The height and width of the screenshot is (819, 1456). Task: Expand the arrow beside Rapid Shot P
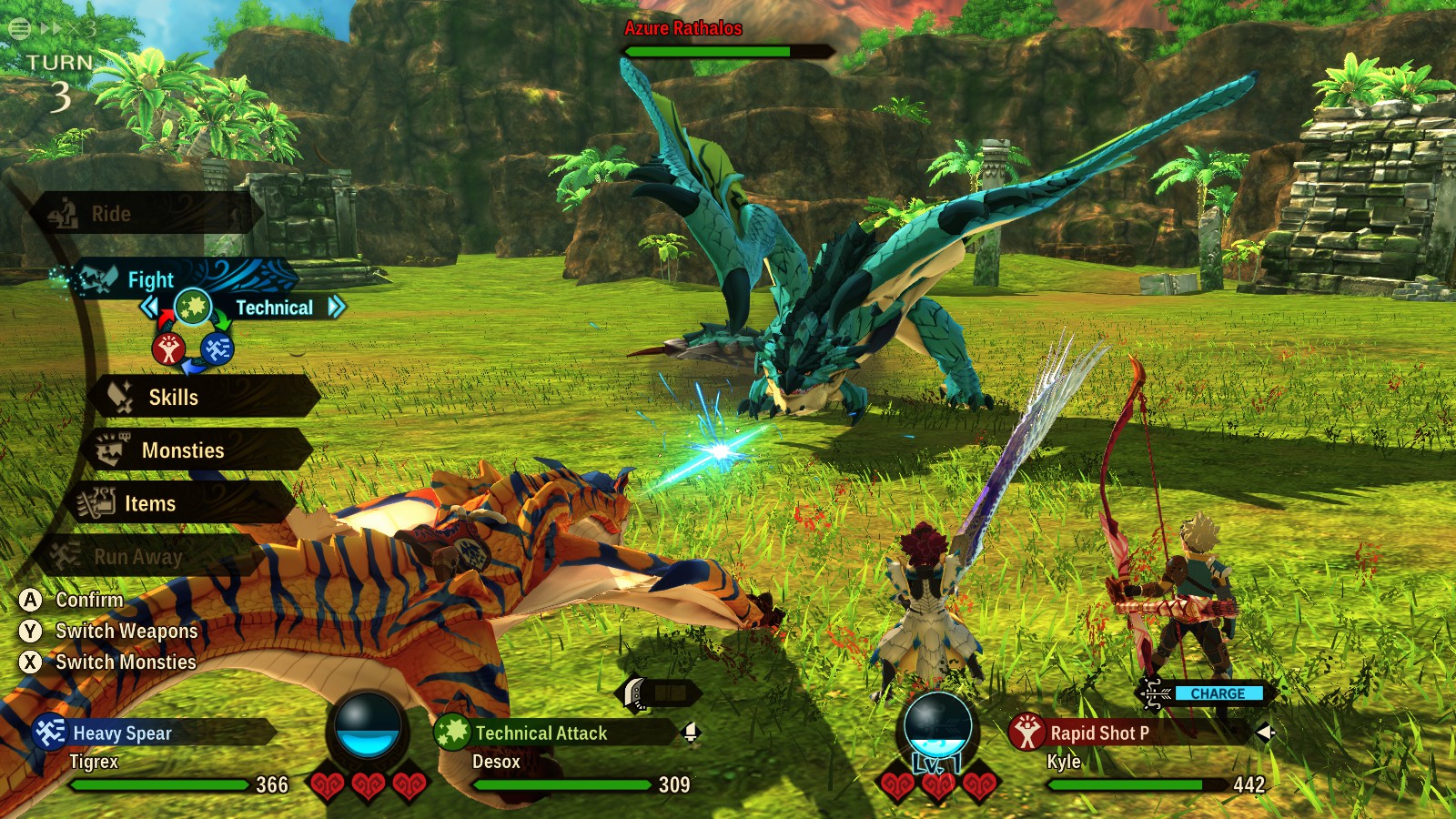1266,732
